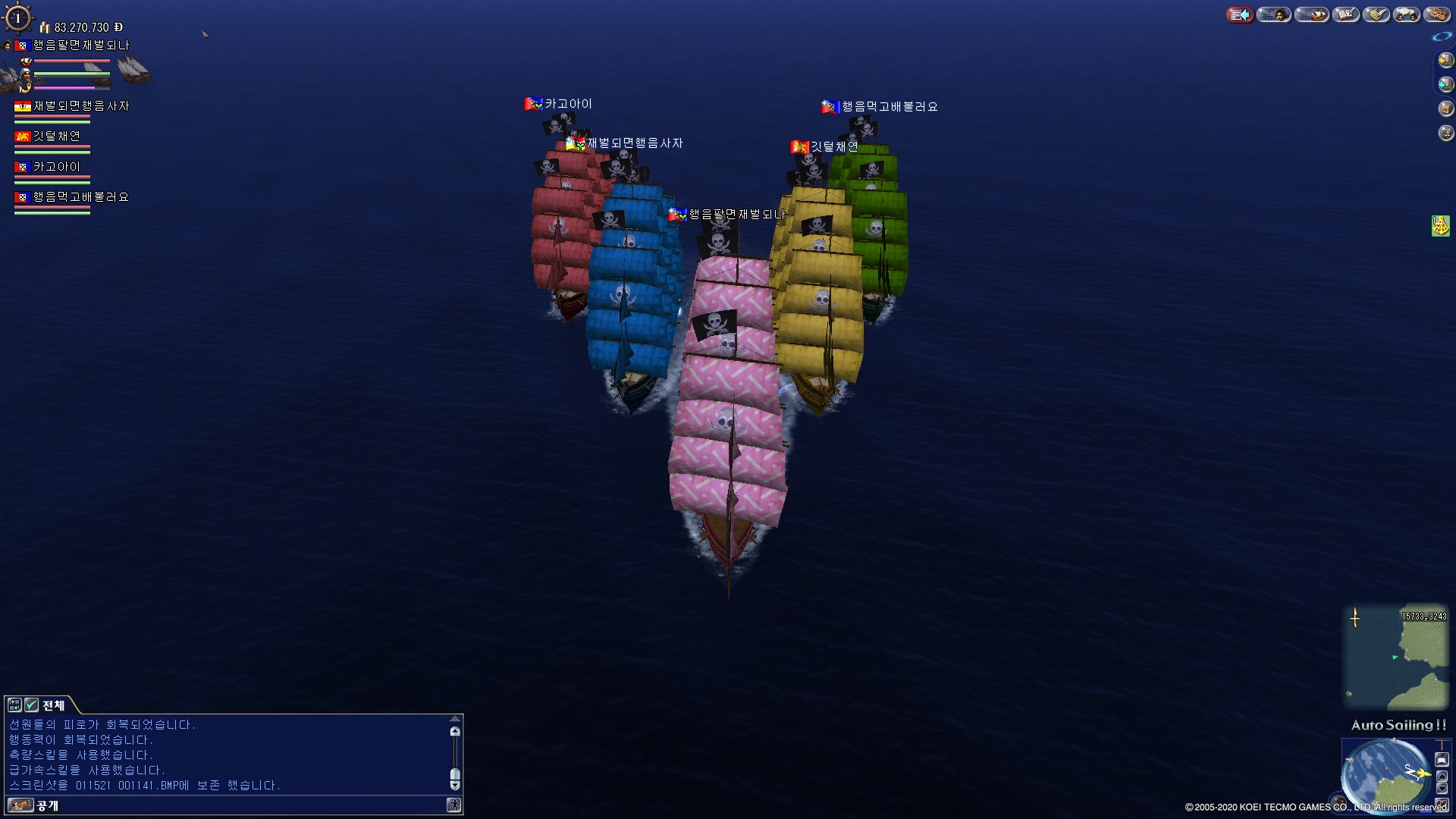Click the red window-with-arrow button

pos(1240,14)
